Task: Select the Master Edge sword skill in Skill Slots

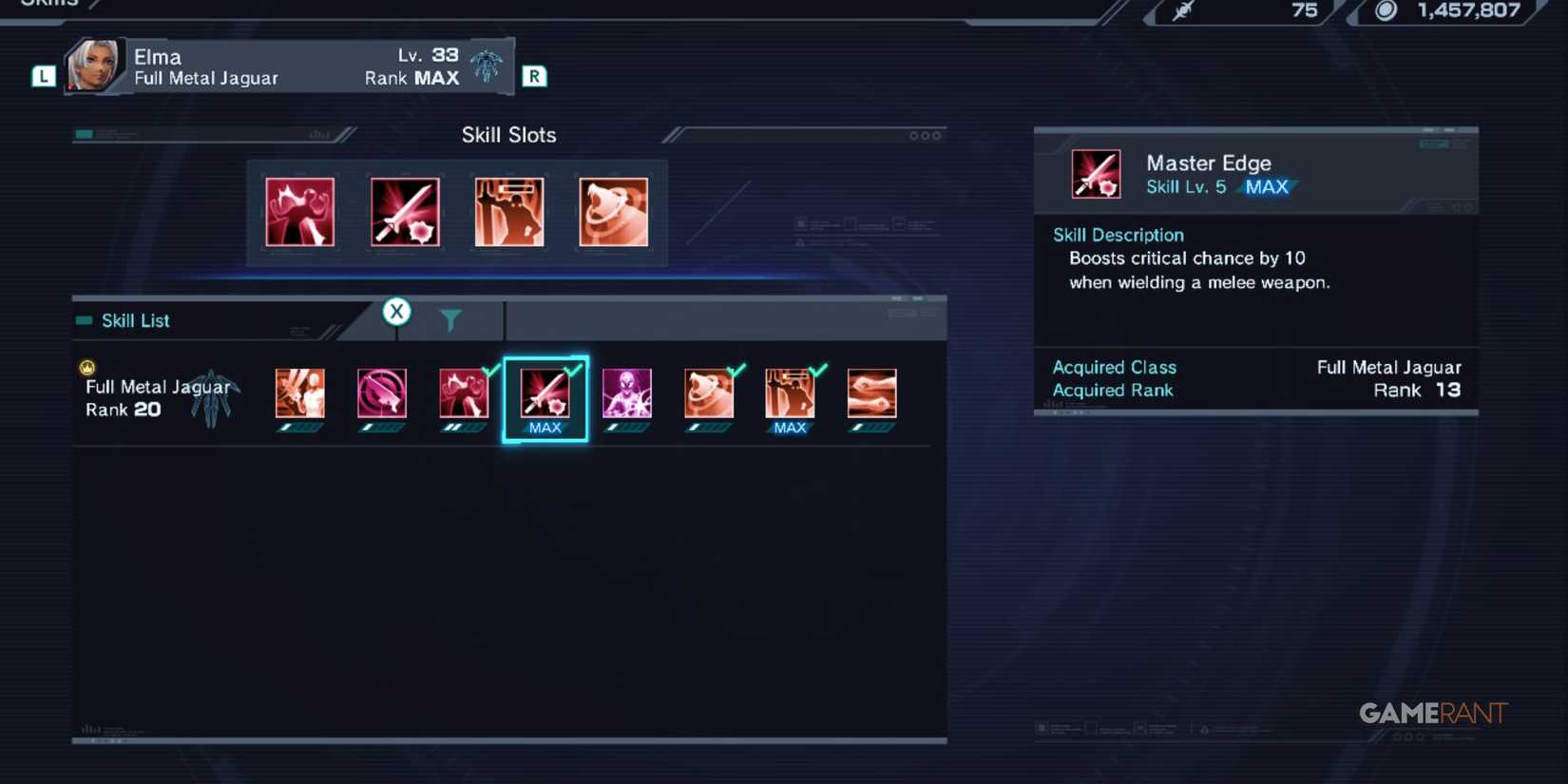Action: [405, 211]
